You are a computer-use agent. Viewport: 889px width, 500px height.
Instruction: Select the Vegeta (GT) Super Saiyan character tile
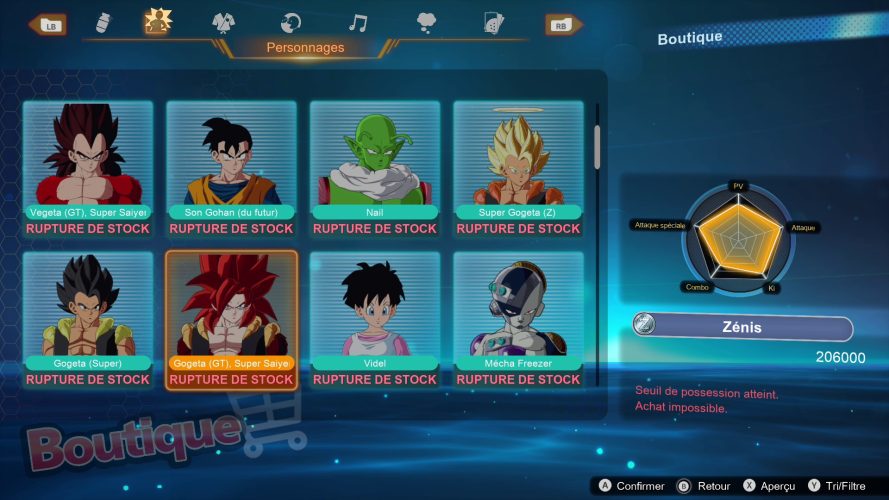pyautogui.click(x=87, y=167)
